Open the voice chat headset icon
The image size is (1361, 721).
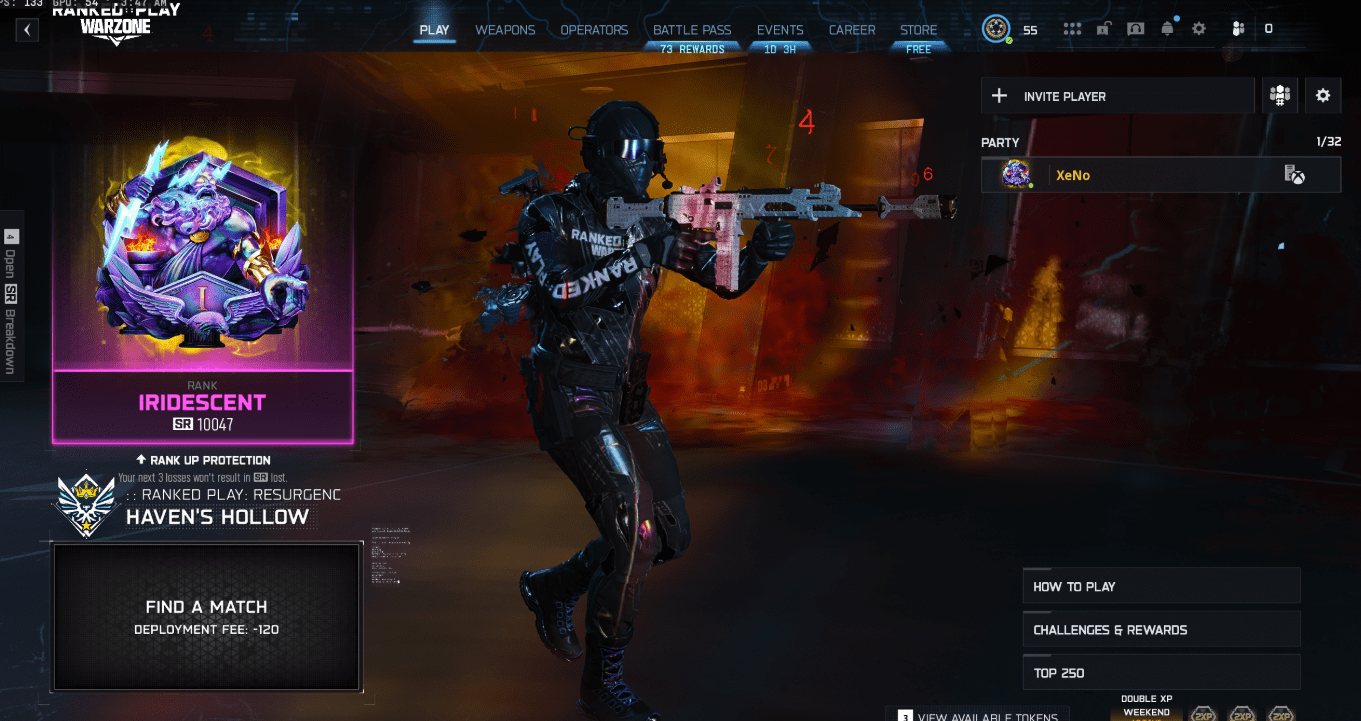(1136, 29)
